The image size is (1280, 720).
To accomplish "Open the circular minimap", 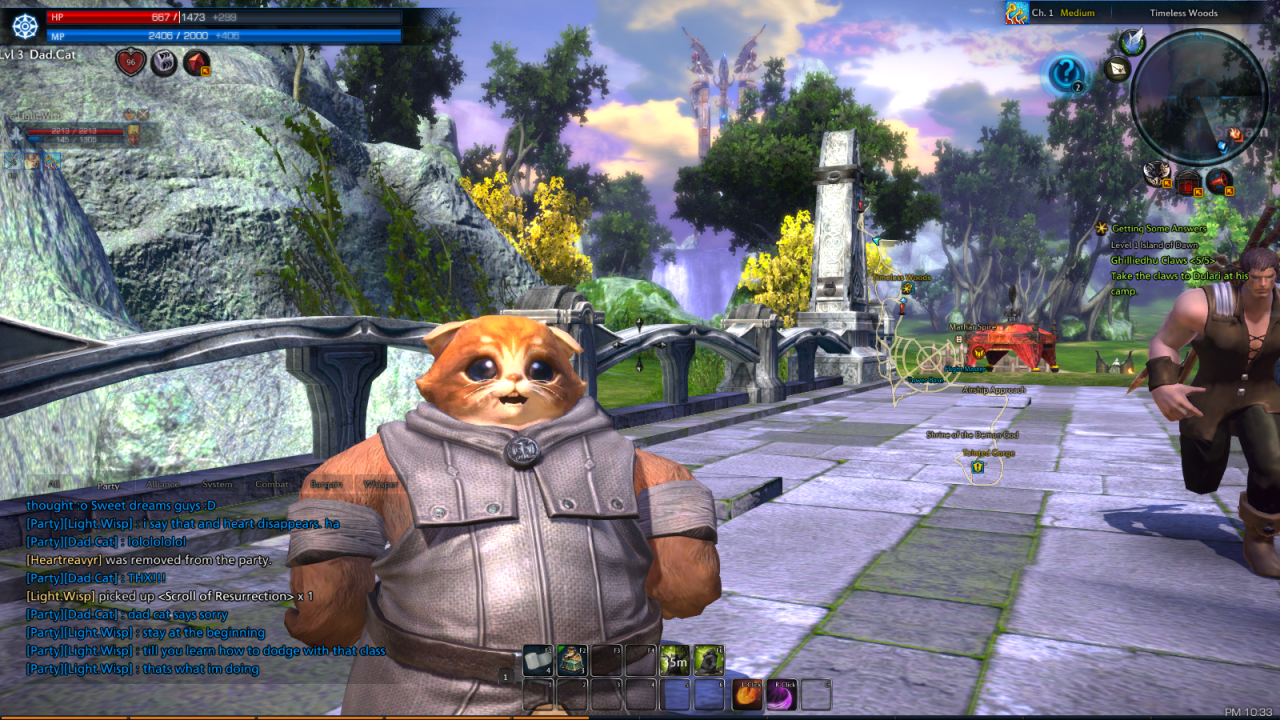I will 1199,96.
